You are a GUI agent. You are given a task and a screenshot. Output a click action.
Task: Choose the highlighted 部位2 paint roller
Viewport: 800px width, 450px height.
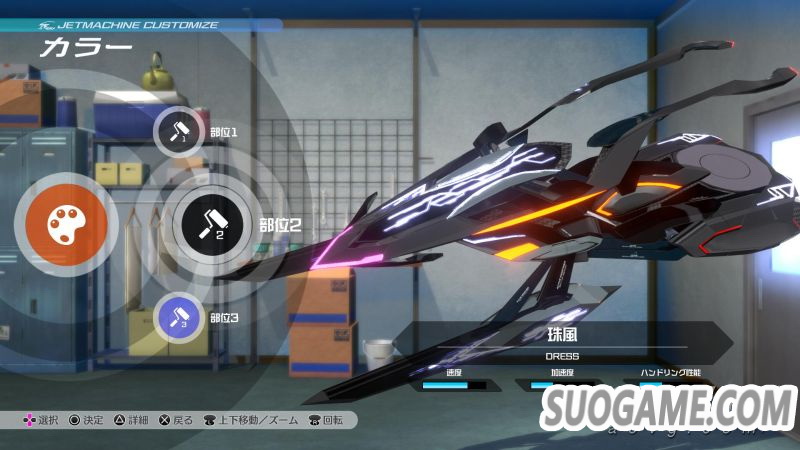(211, 223)
